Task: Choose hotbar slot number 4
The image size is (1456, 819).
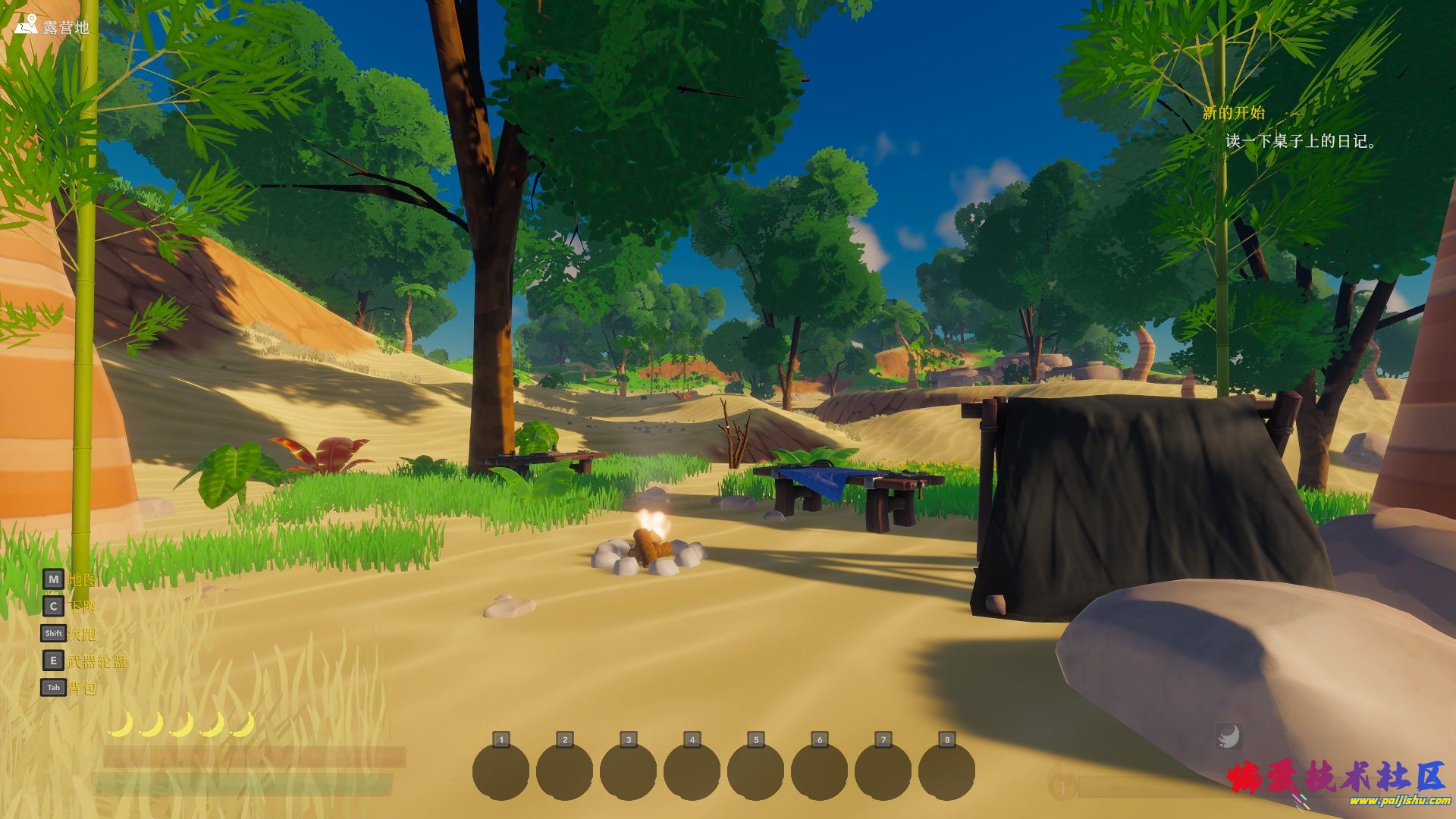Action: (x=692, y=771)
